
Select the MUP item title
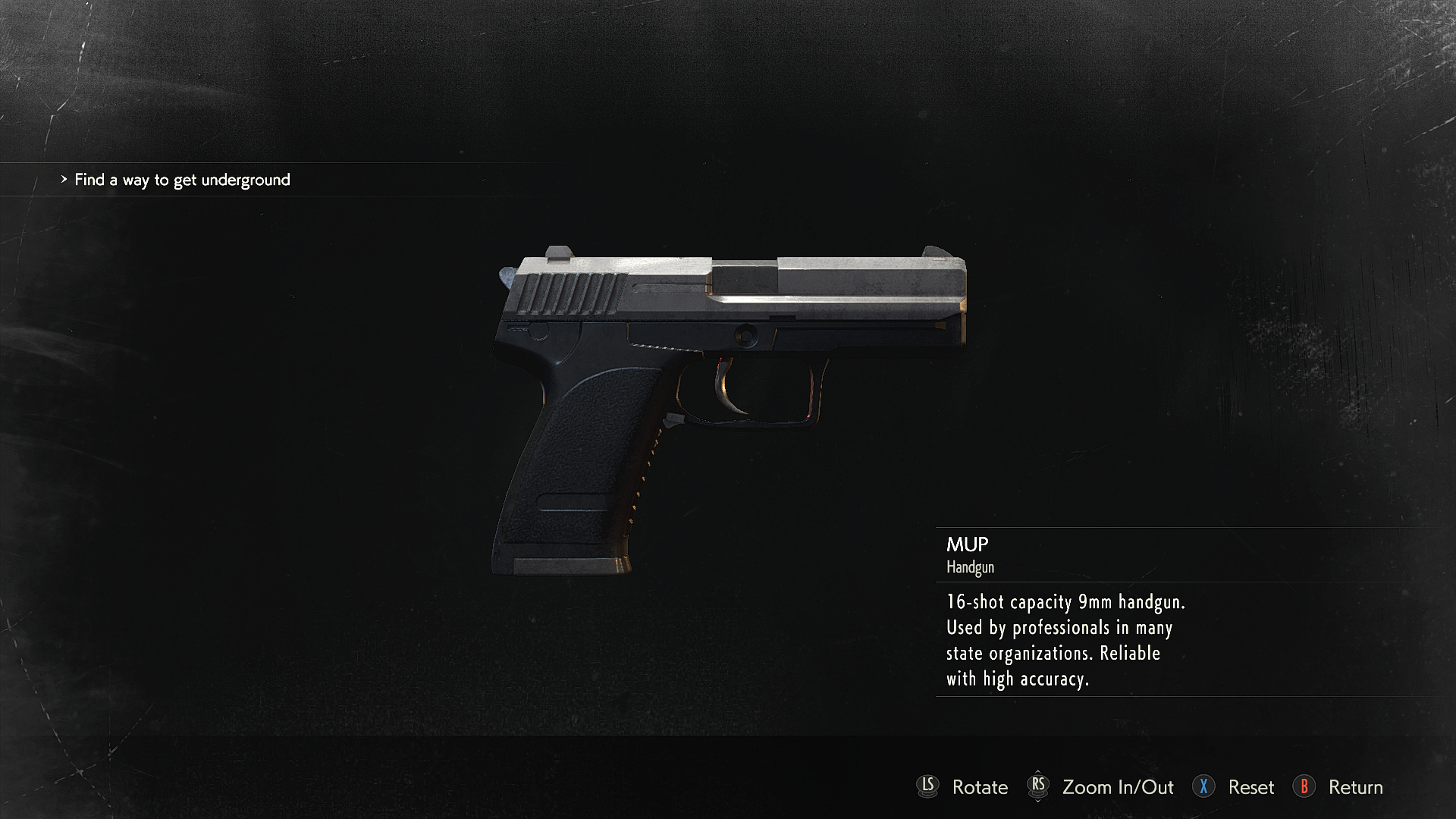(967, 544)
